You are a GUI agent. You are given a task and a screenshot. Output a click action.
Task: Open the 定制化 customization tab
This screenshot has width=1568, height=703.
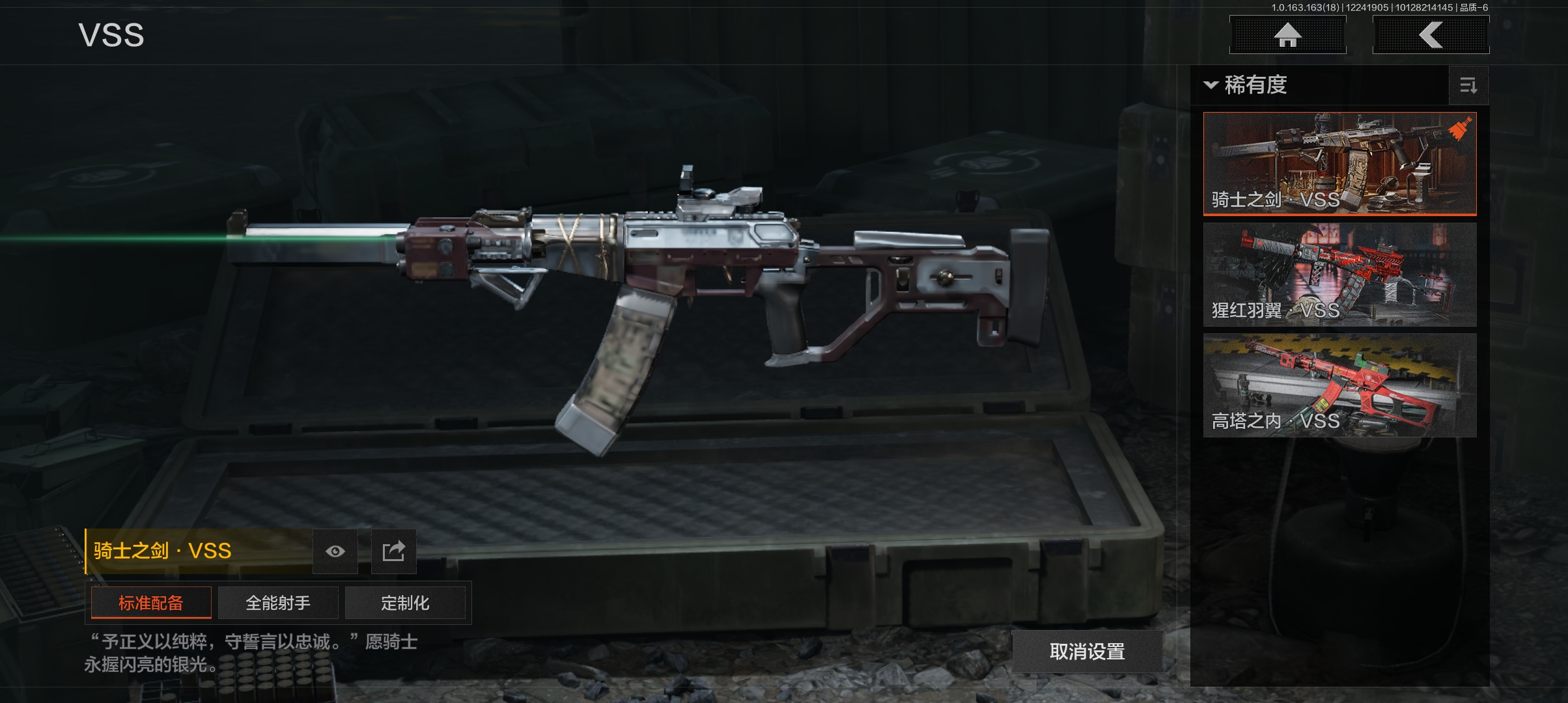tap(405, 603)
